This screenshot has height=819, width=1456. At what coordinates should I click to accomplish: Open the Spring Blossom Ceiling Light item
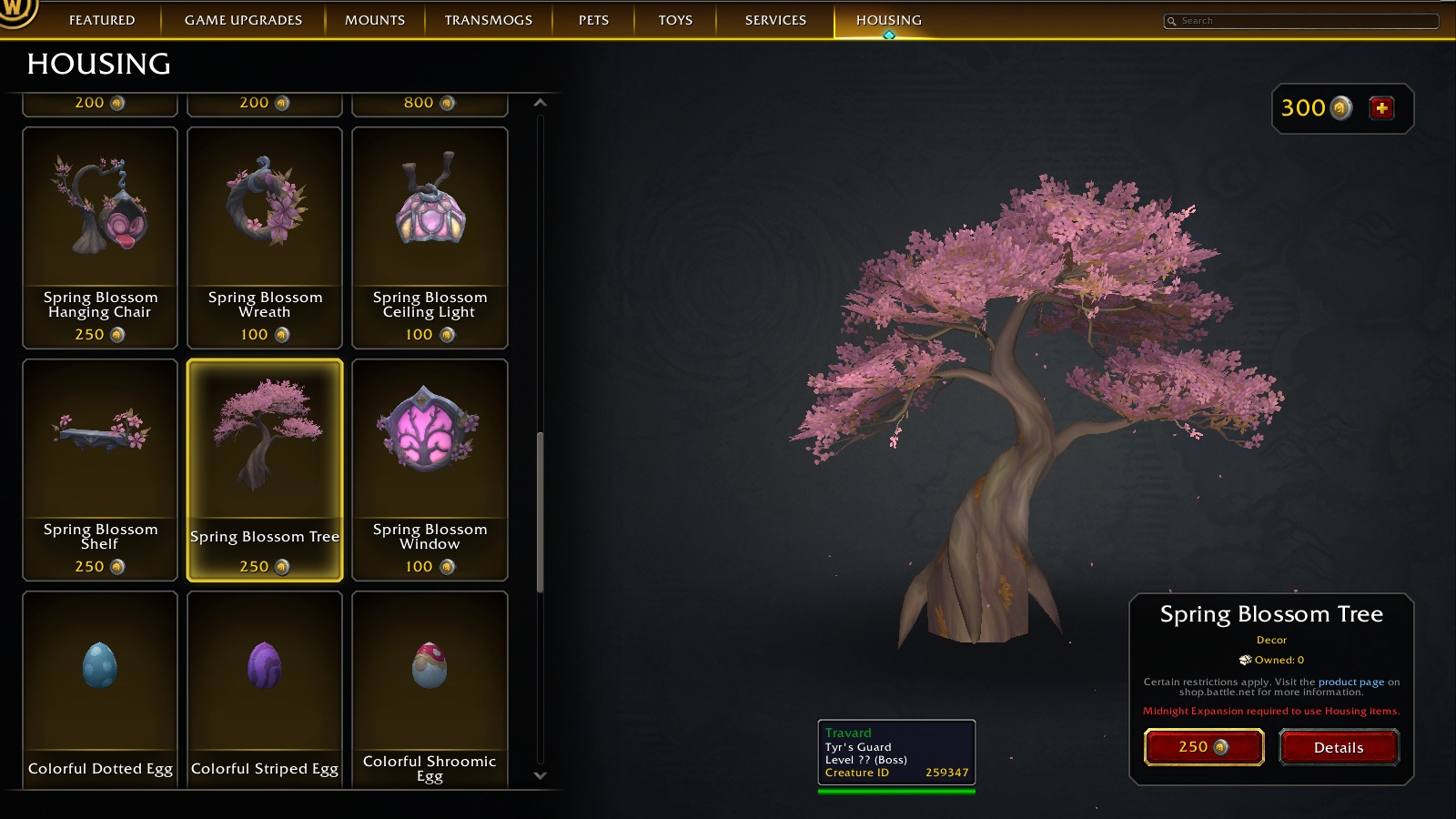[430, 218]
